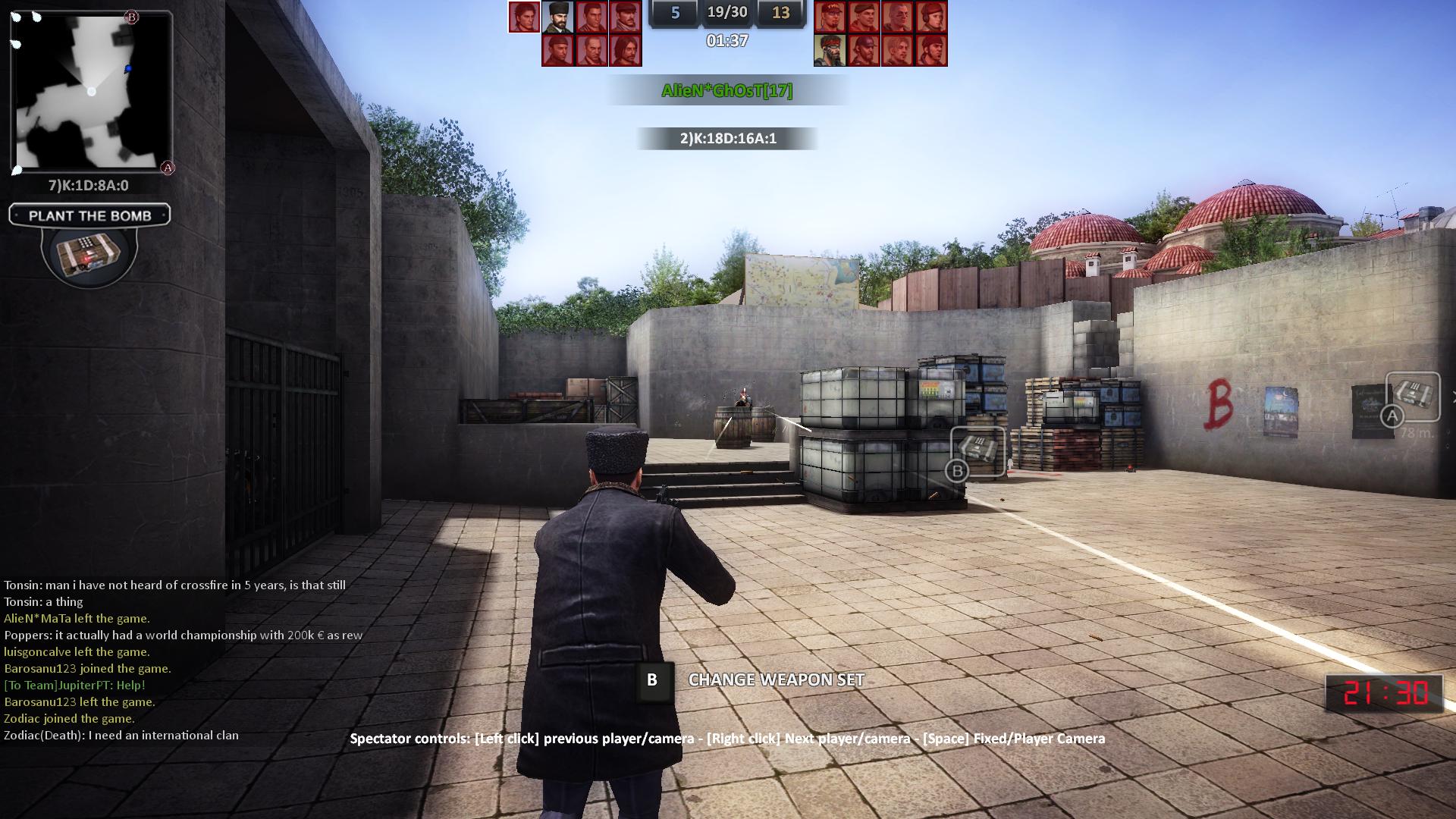Select the white-bordered player portrait
1456x819 pixels.
click(524, 17)
